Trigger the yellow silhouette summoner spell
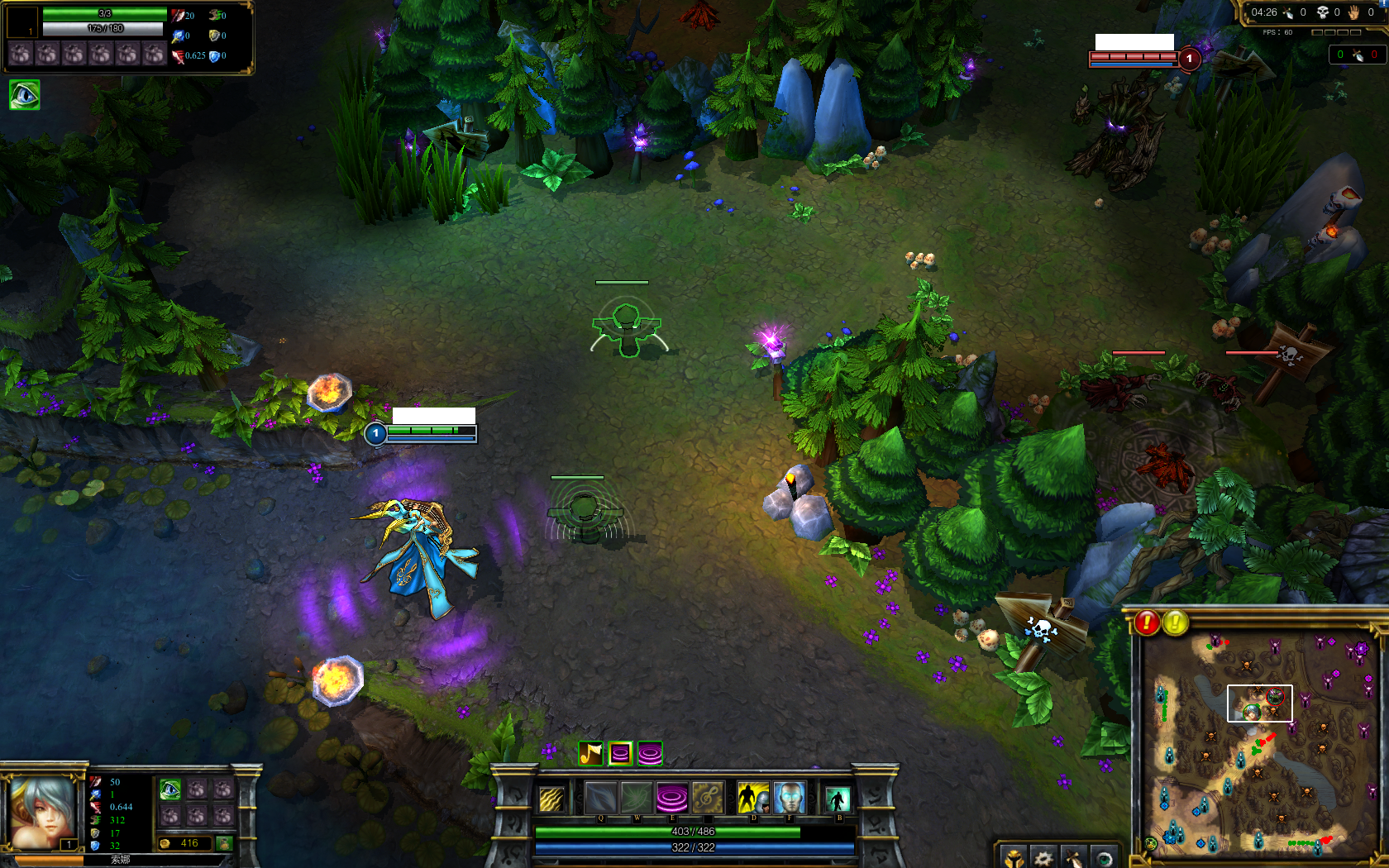 pyautogui.click(x=752, y=799)
